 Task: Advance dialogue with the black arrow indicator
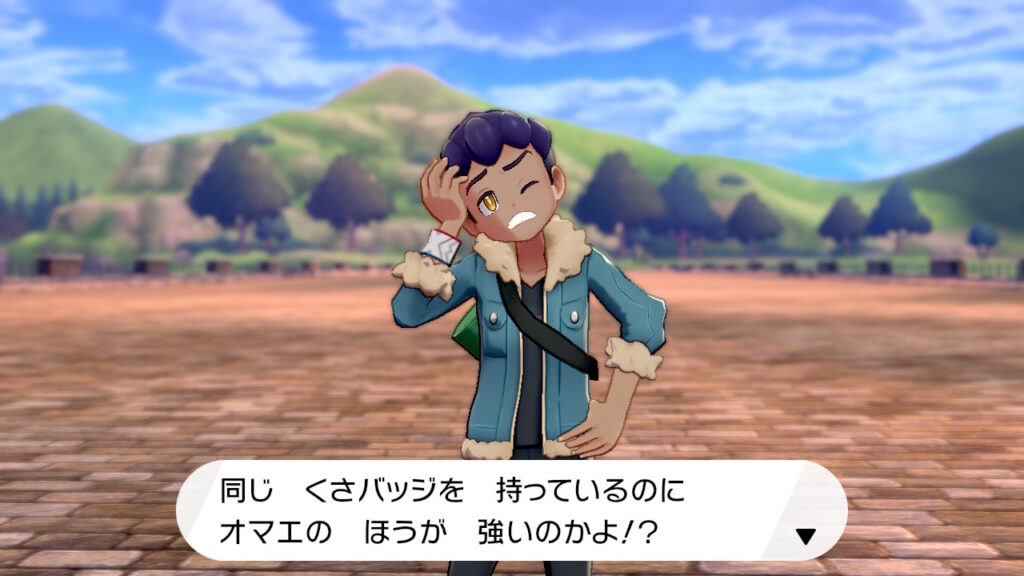(805, 537)
